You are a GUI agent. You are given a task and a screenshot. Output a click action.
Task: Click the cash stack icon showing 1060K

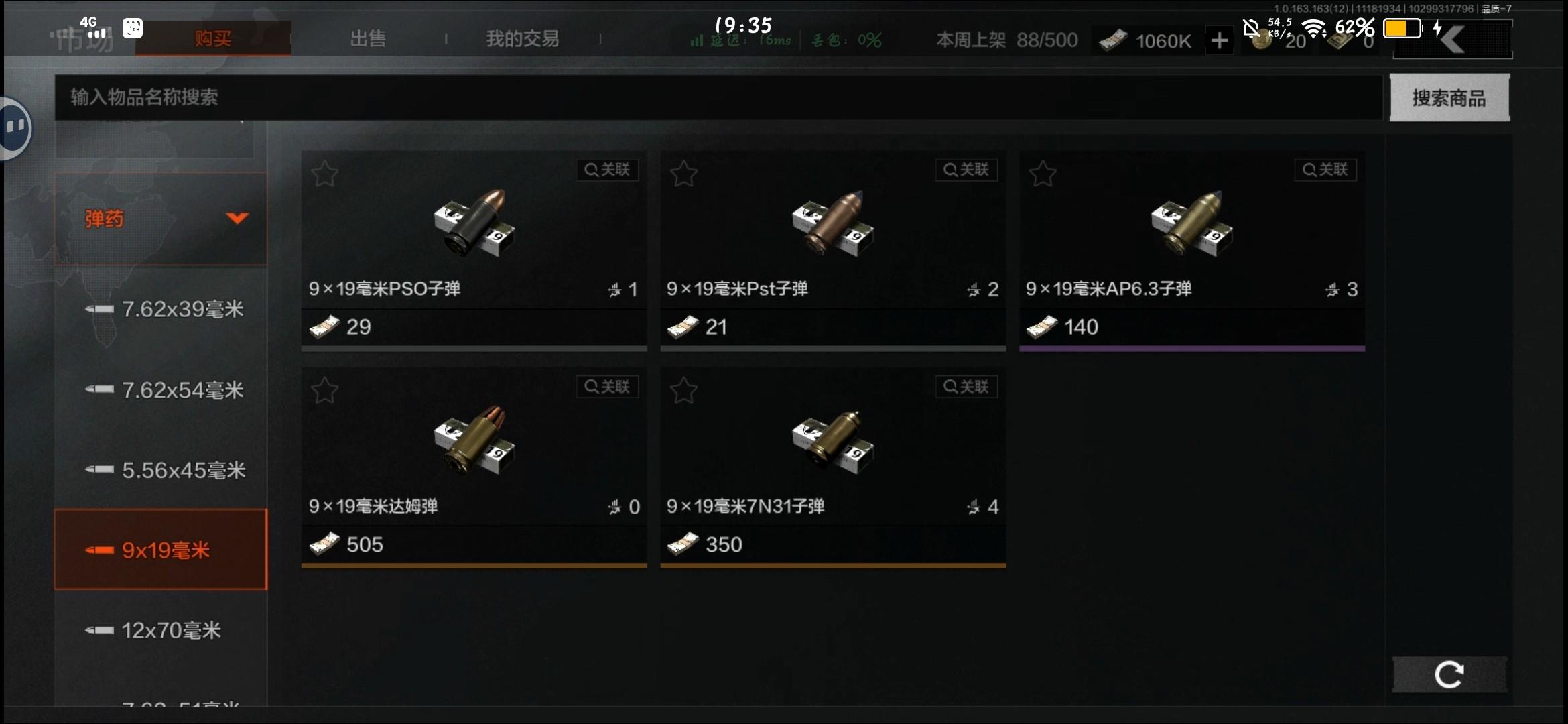[x=1112, y=40]
